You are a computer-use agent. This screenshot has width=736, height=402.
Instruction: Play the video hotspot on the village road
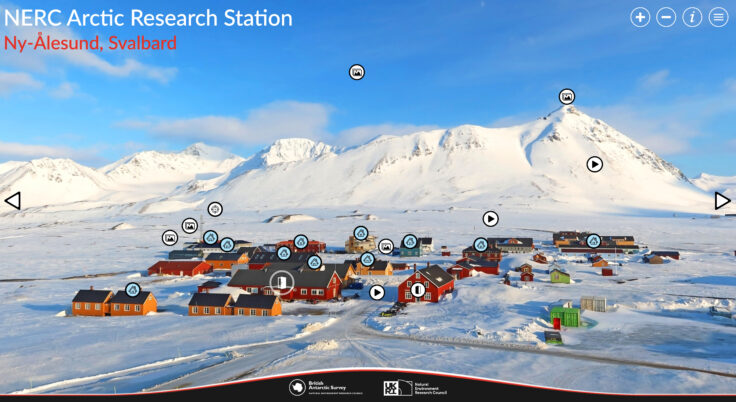pos(377,292)
